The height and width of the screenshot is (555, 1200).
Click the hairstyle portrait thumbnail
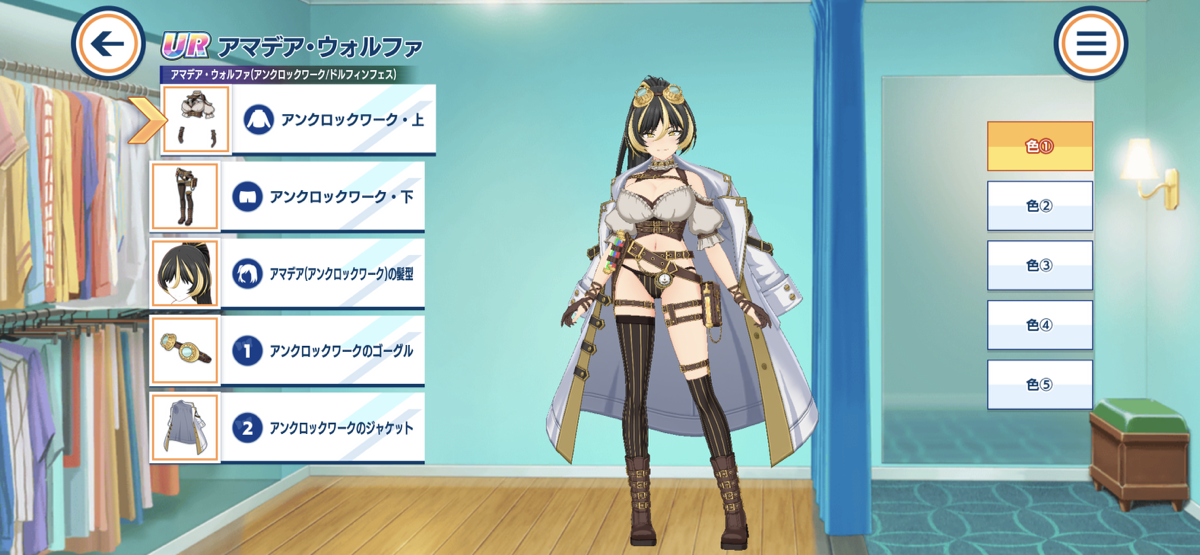coord(184,273)
